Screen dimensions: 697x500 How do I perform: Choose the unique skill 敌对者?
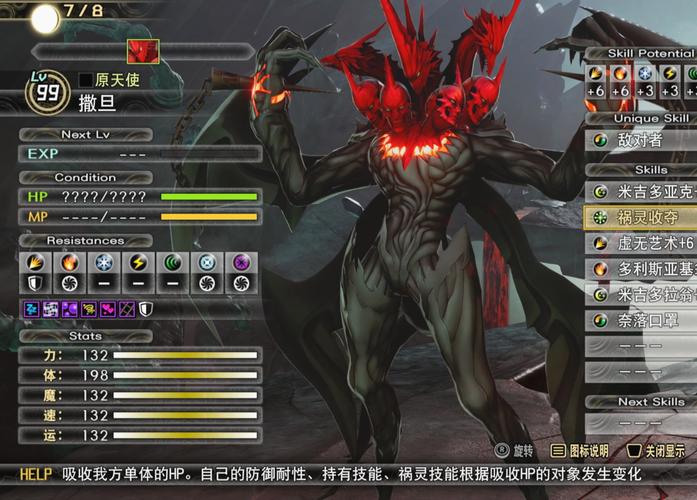click(640, 141)
